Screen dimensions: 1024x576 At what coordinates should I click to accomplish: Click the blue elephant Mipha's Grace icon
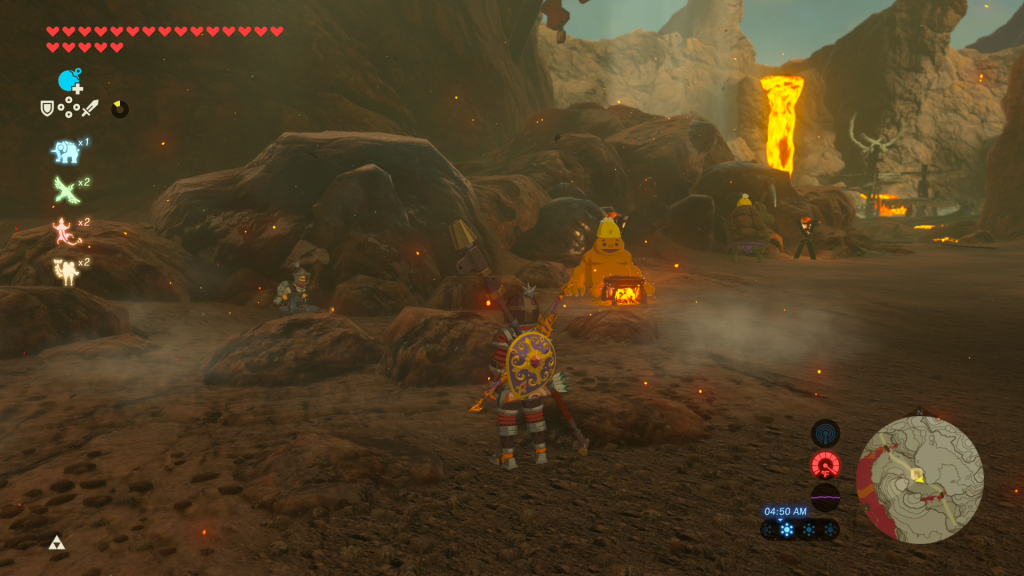point(65,151)
